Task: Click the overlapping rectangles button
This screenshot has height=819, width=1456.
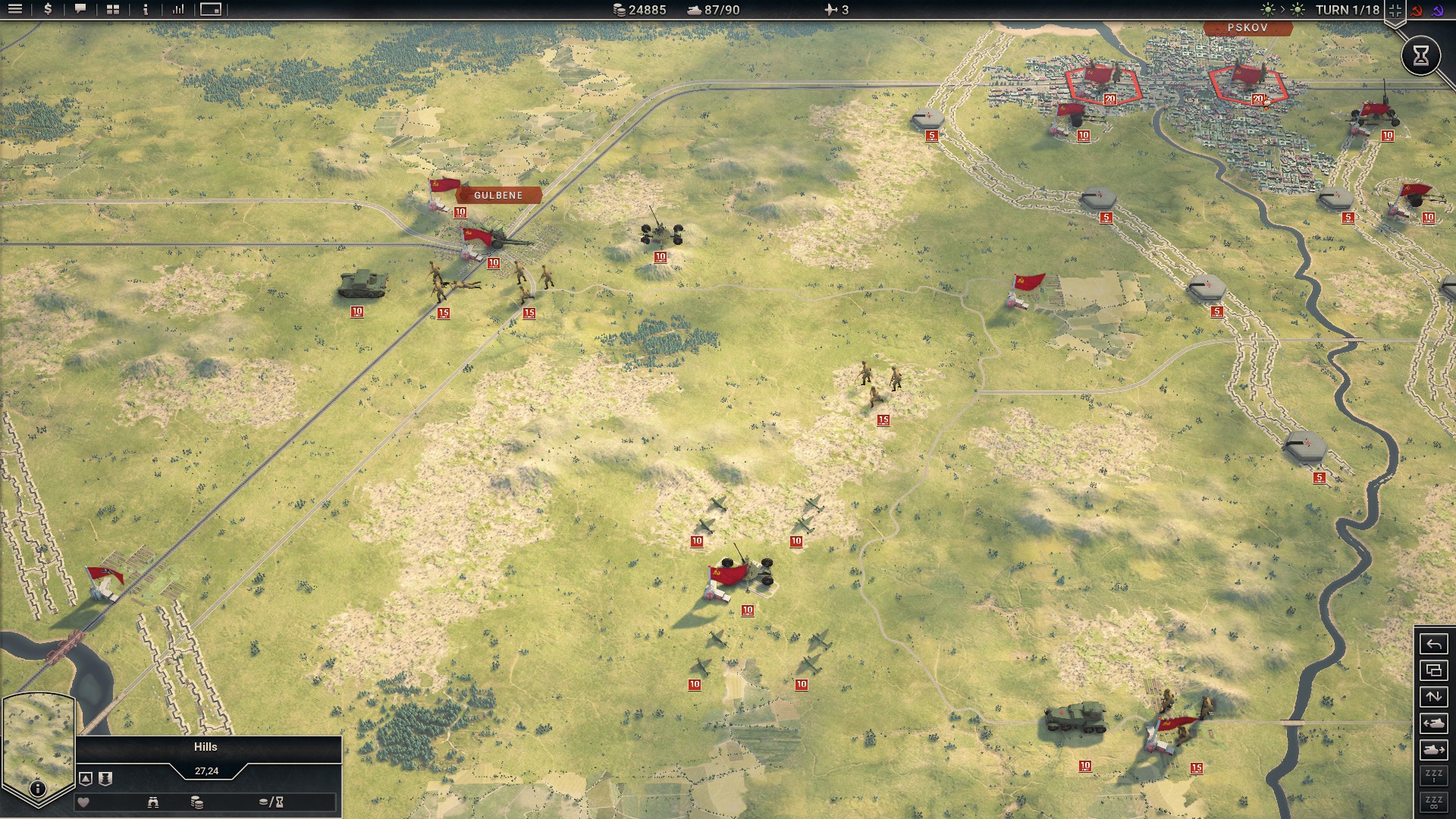Action: tap(1433, 671)
